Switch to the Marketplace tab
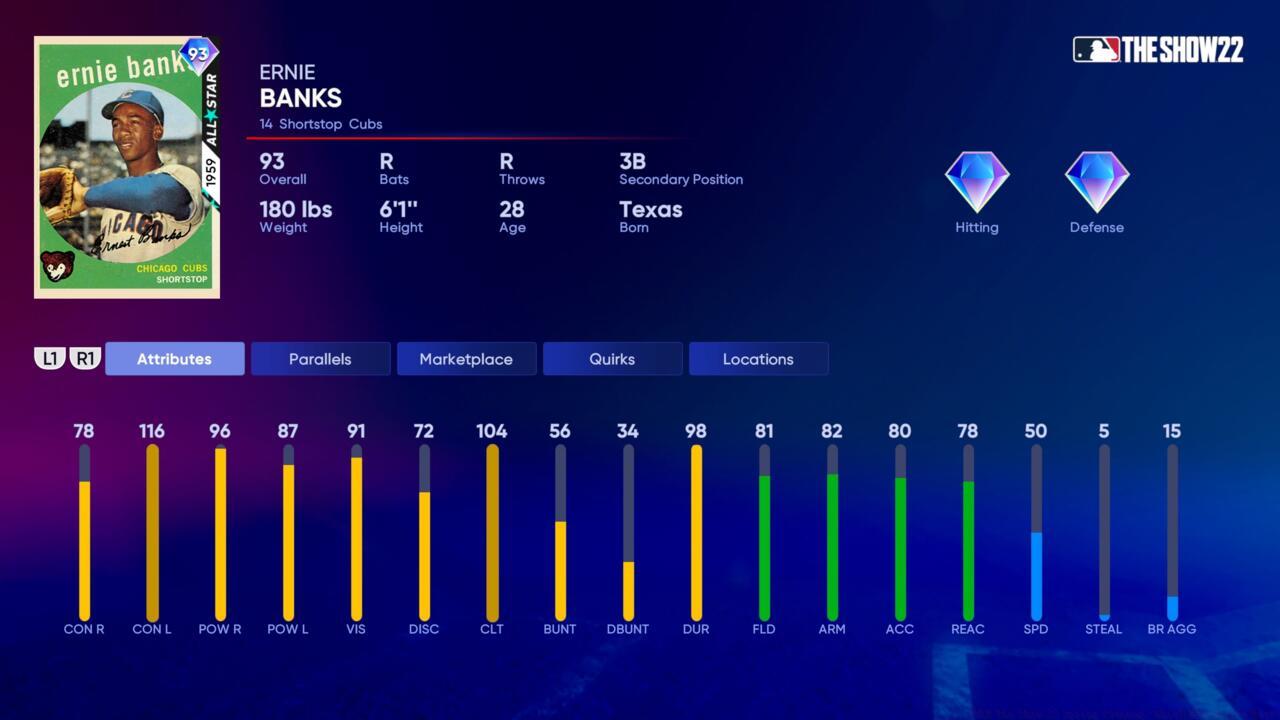The width and height of the screenshot is (1280, 720). tap(466, 359)
